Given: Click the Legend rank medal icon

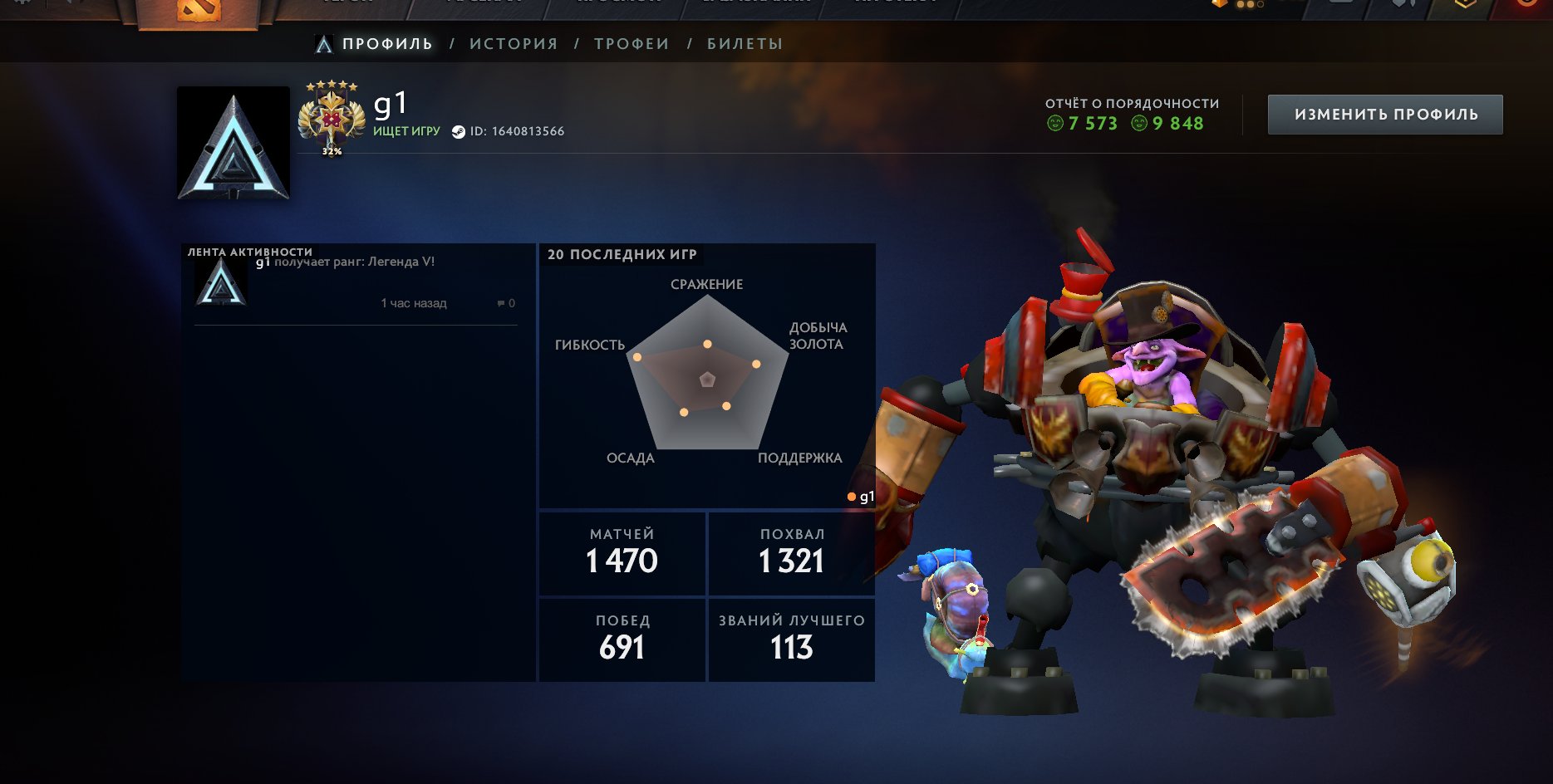Looking at the screenshot, I should coord(332,118).
